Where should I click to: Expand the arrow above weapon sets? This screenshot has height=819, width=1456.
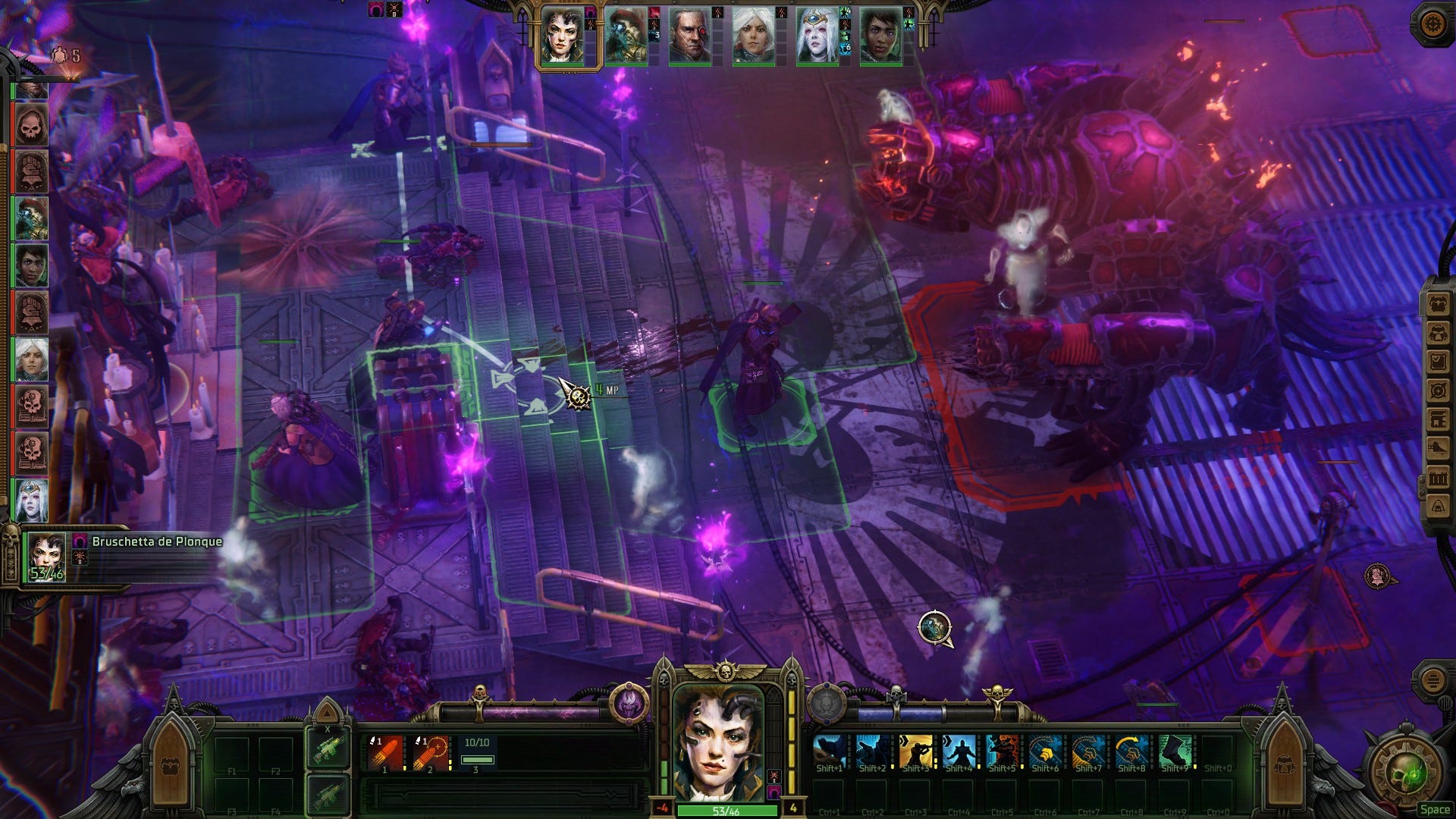coord(328,713)
